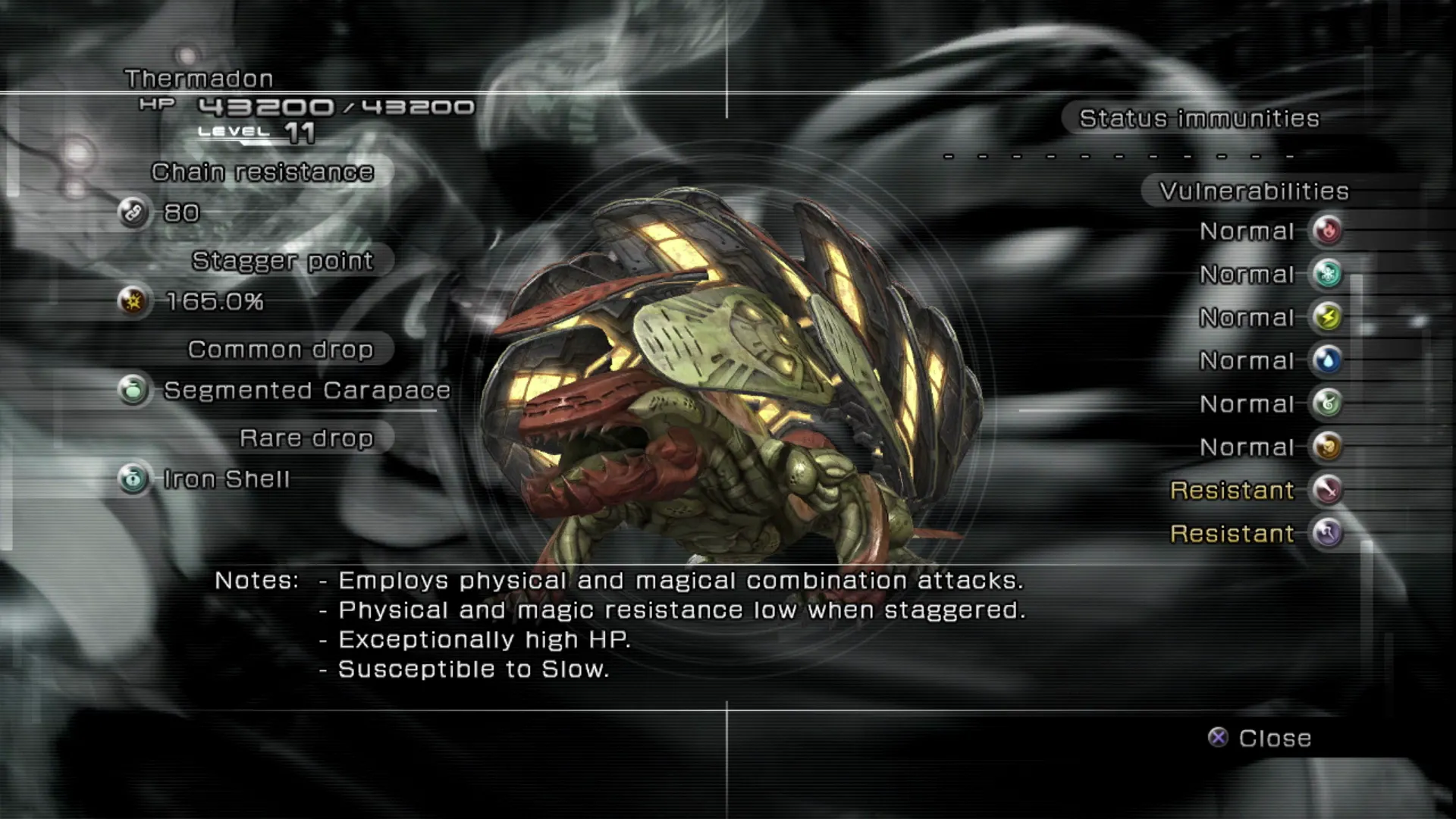1456x819 pixels.
Task: Choose the purple magic resistance icon
Action: 1327,533
